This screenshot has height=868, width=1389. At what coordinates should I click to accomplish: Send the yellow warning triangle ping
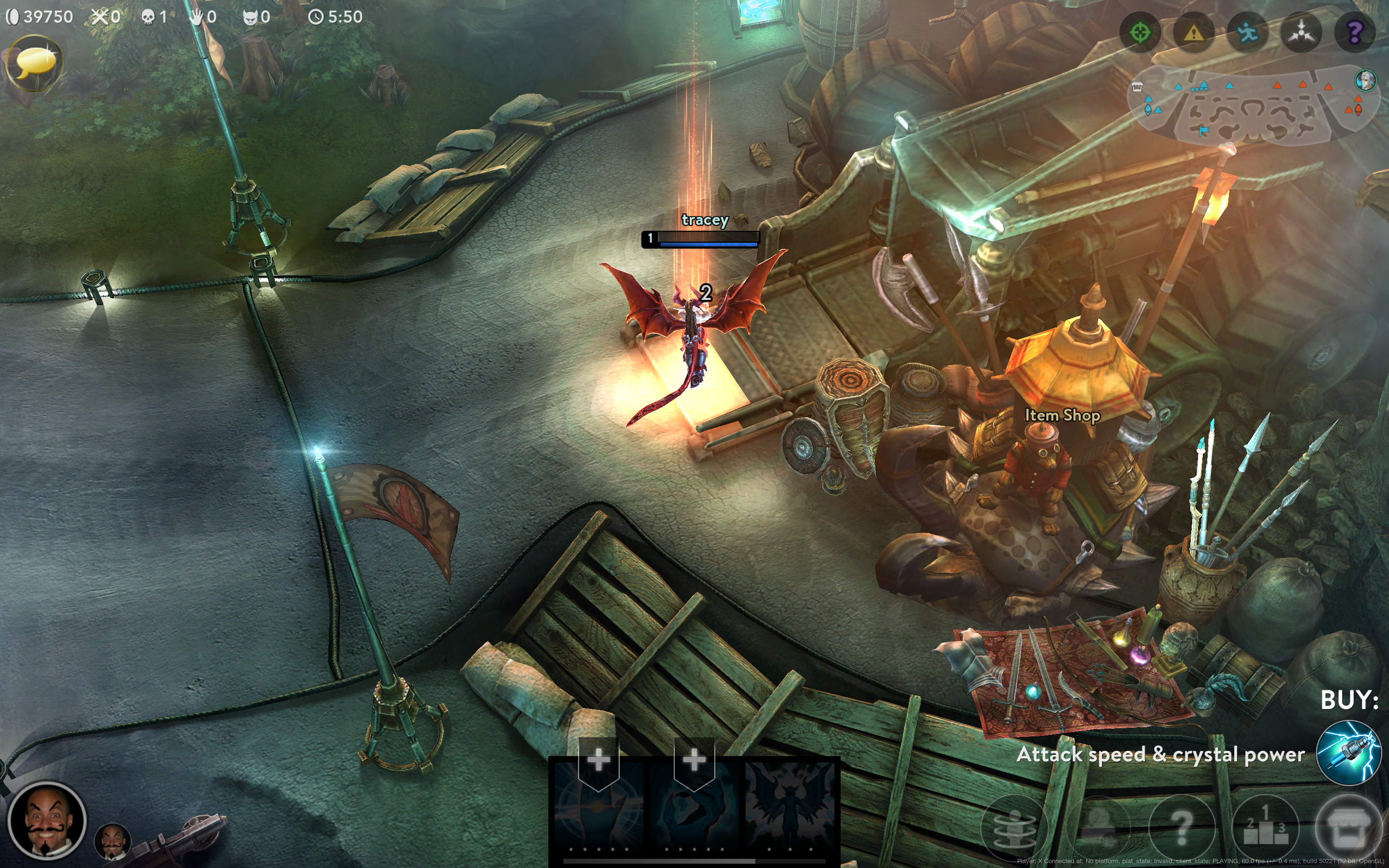[x=1194, y=33]
